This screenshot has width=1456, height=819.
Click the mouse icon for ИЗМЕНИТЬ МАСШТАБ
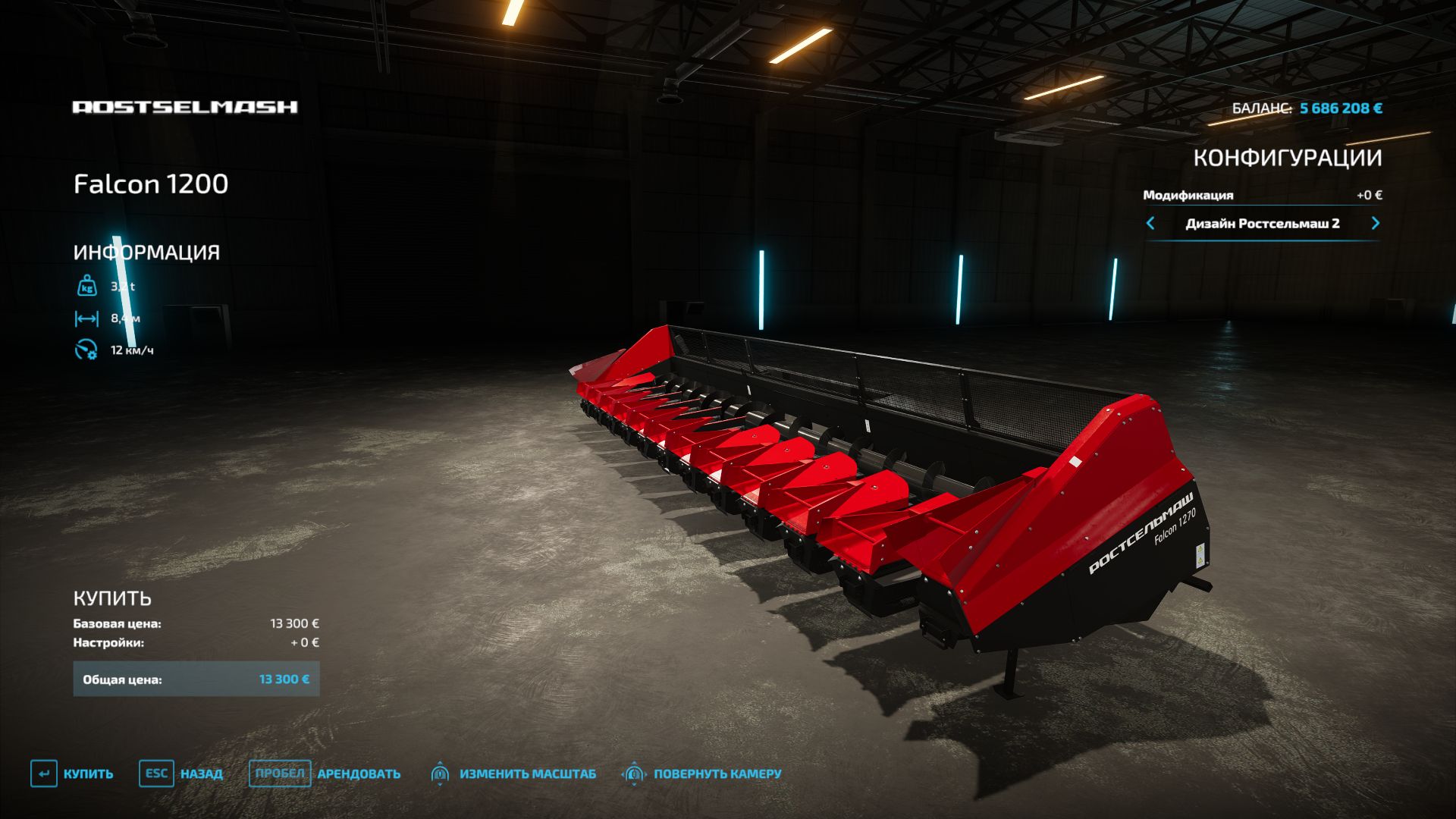point(438,774)
